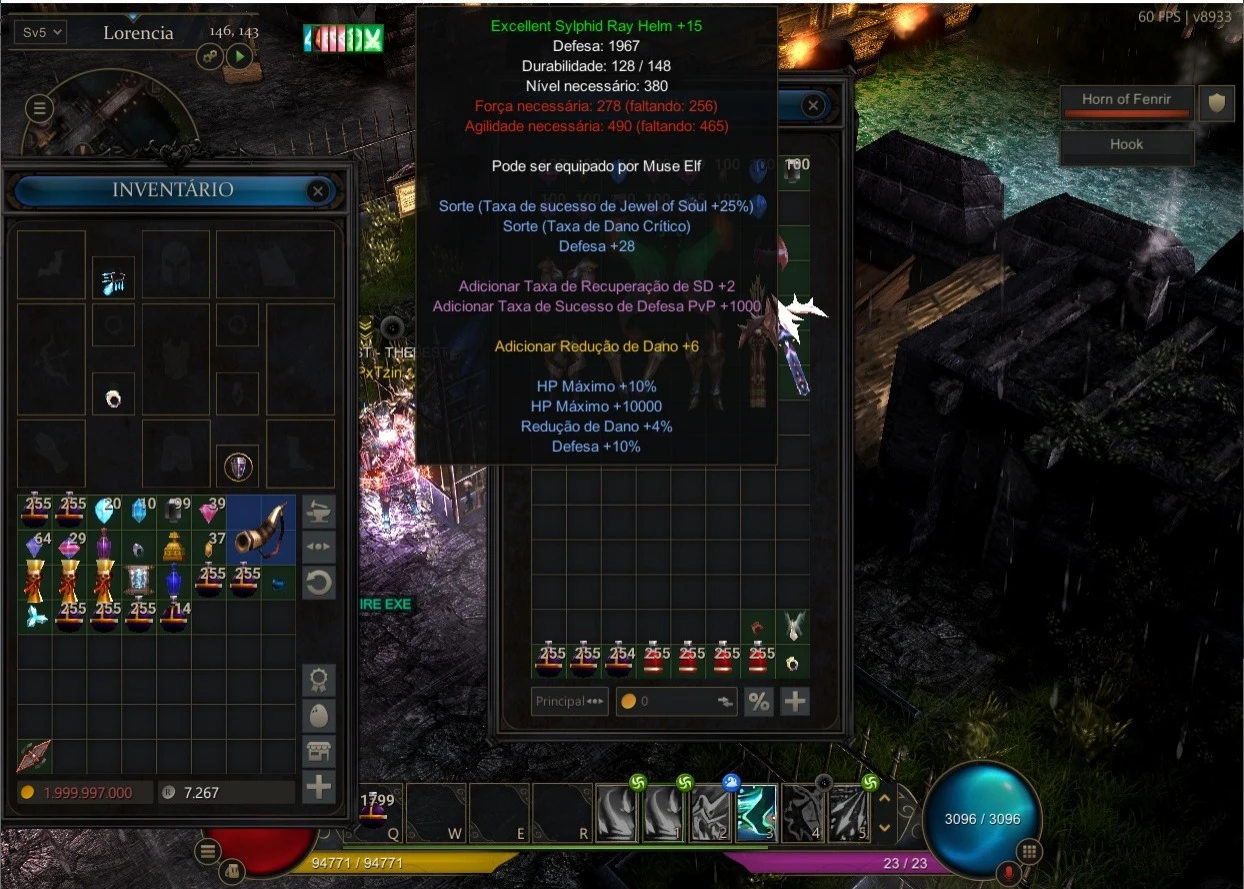Viewport: 1244px width, 889px height.
Task: Click the circular arrow refresh button in inventory
Action: click(x=319, y=583)
